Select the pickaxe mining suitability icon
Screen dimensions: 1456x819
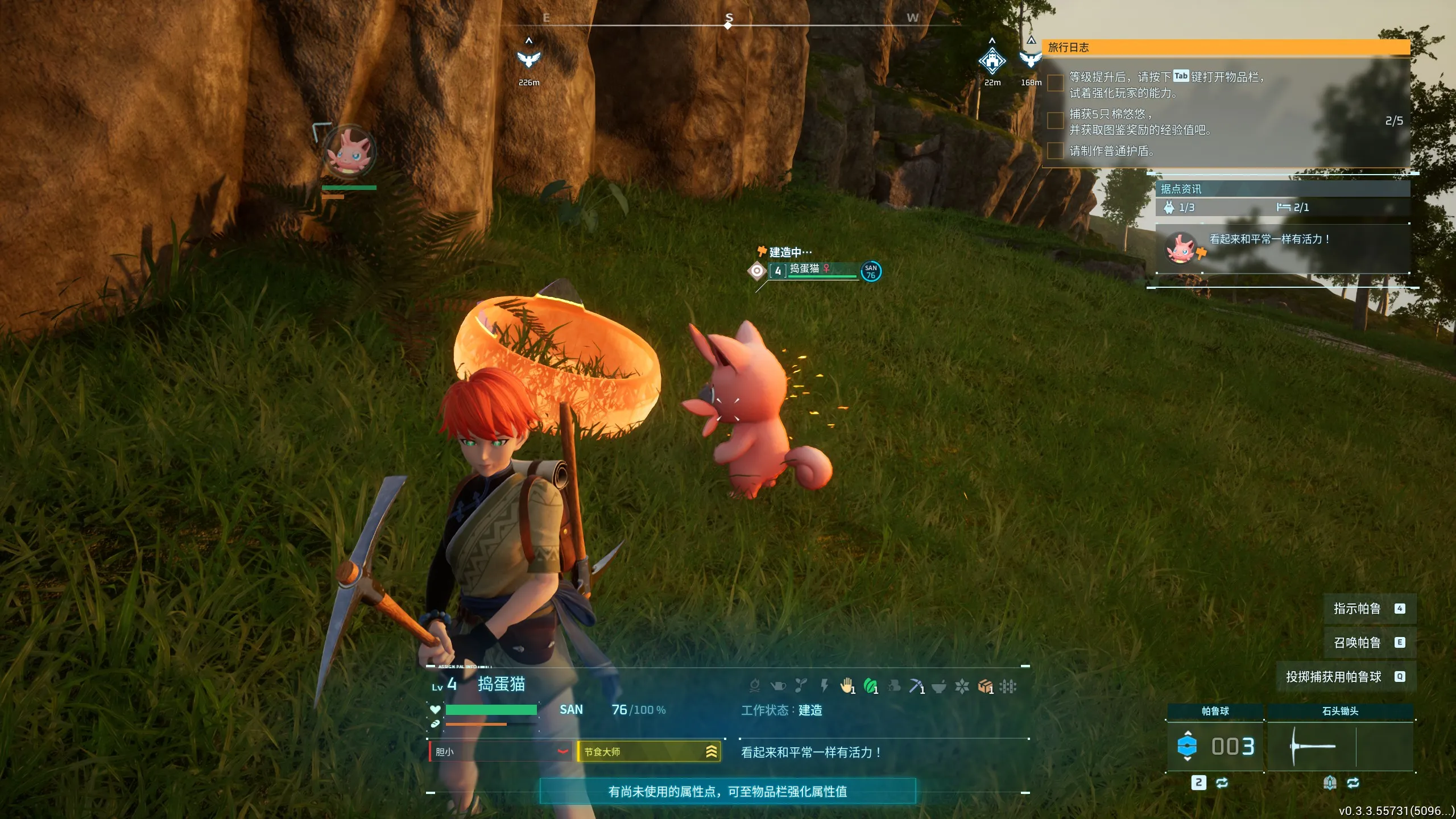[916, 686]
